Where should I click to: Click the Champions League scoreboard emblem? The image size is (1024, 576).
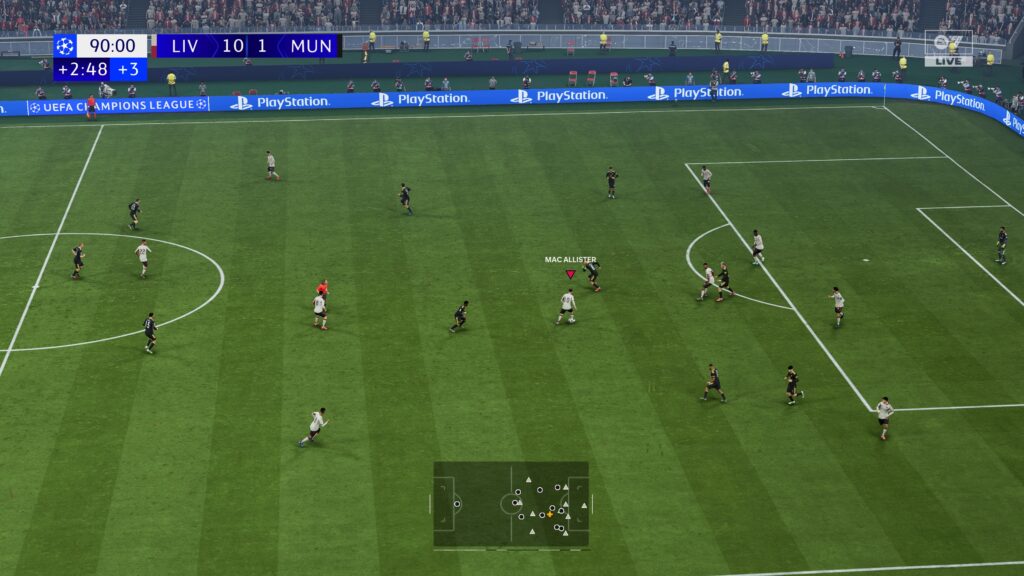pos(65,46)
